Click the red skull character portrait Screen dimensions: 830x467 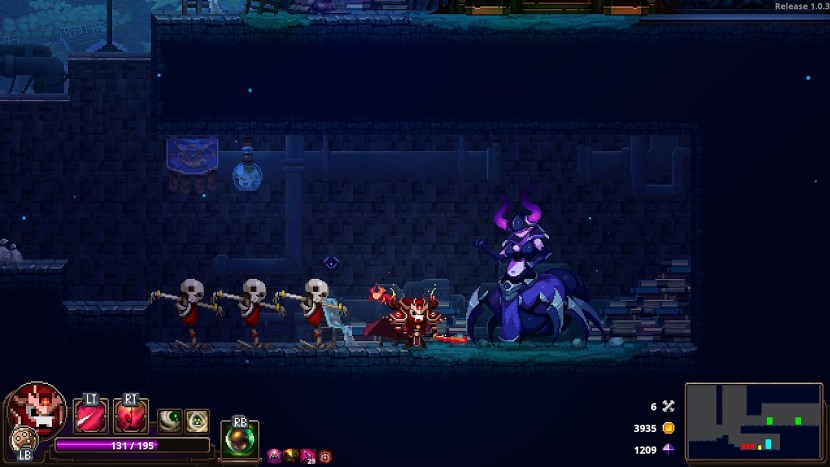tap(37, 407)
